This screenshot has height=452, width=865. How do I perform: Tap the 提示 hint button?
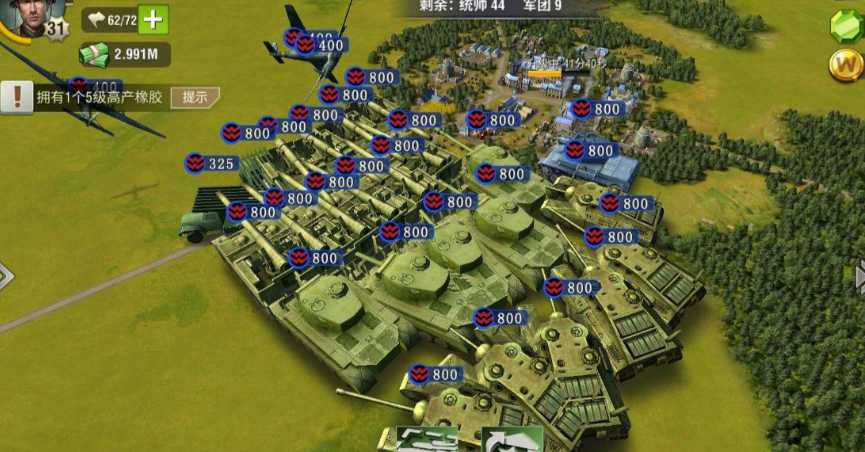(195, 97)
